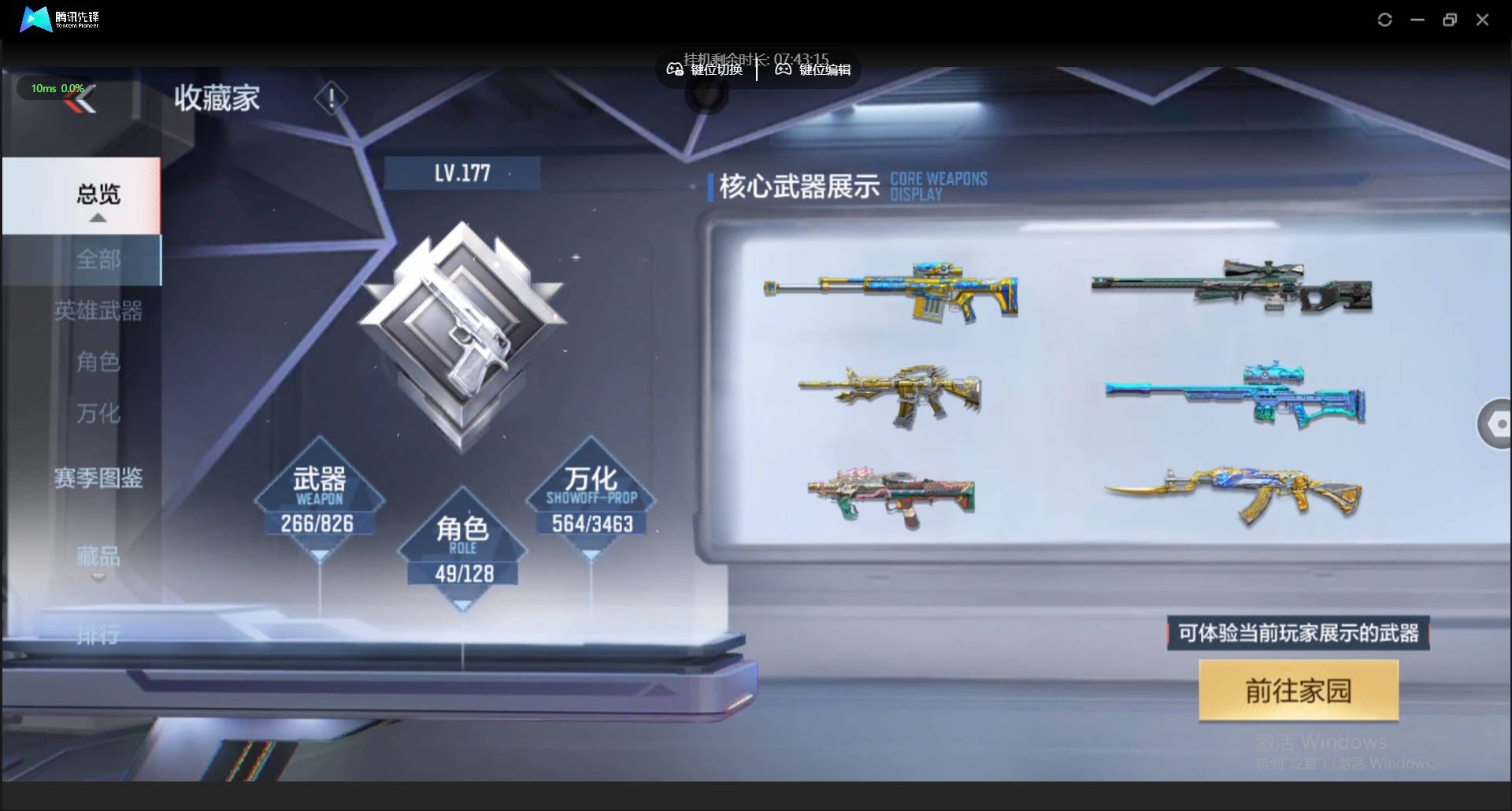The image size is (1512, 811).
Task: Expand the 藏品 collection section
Action: [98, 557]
